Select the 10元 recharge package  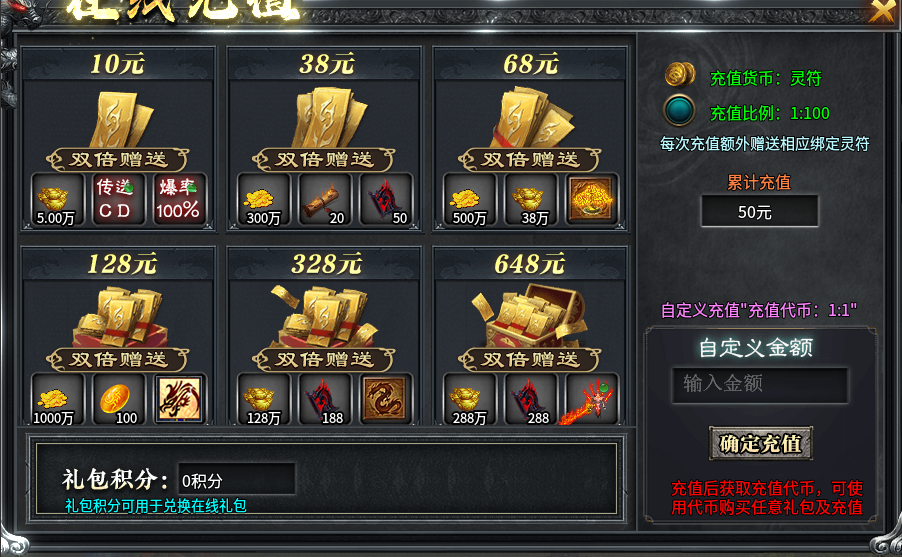click(118, 122)
